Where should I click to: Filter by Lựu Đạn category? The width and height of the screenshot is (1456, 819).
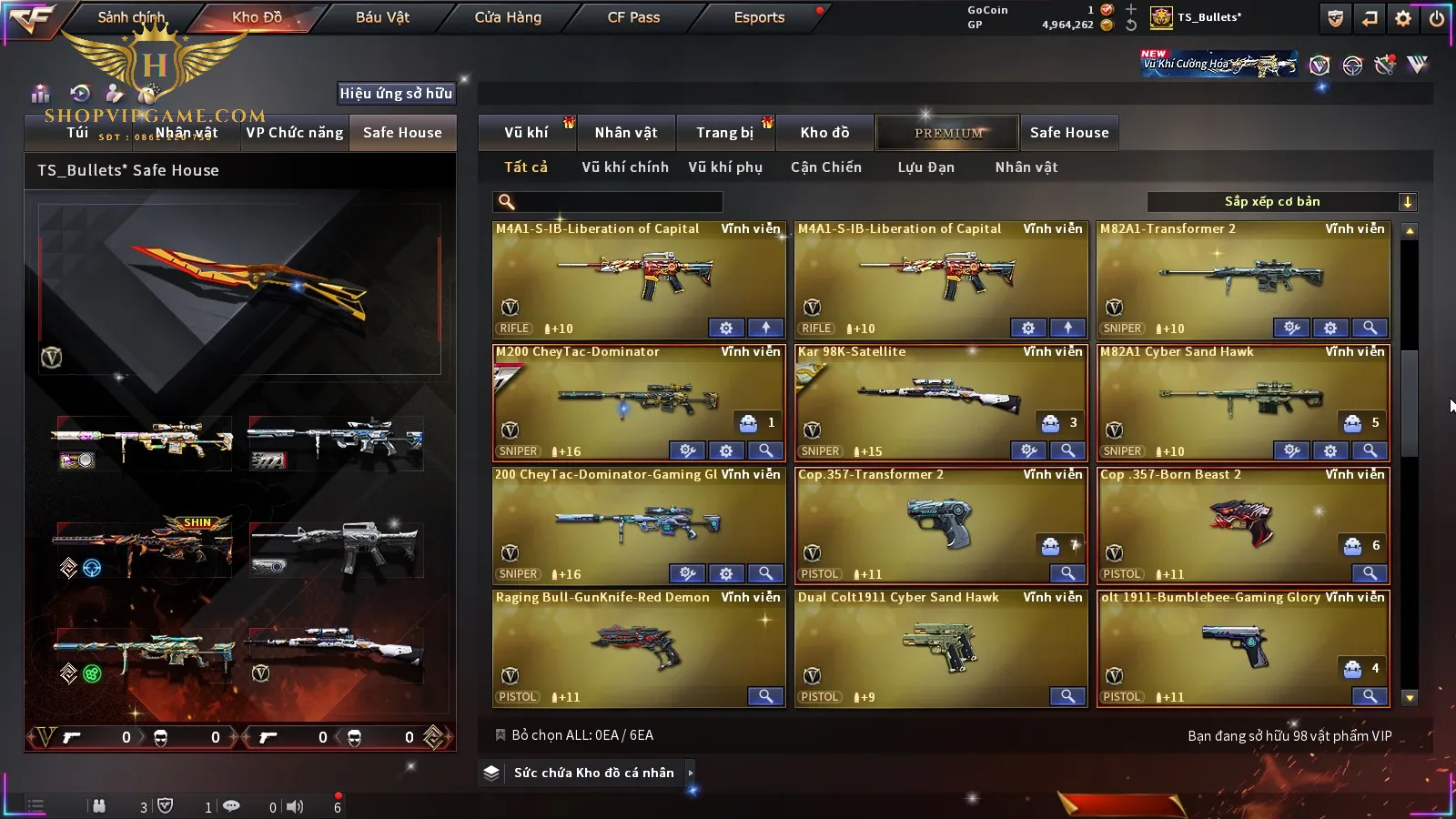925,167
